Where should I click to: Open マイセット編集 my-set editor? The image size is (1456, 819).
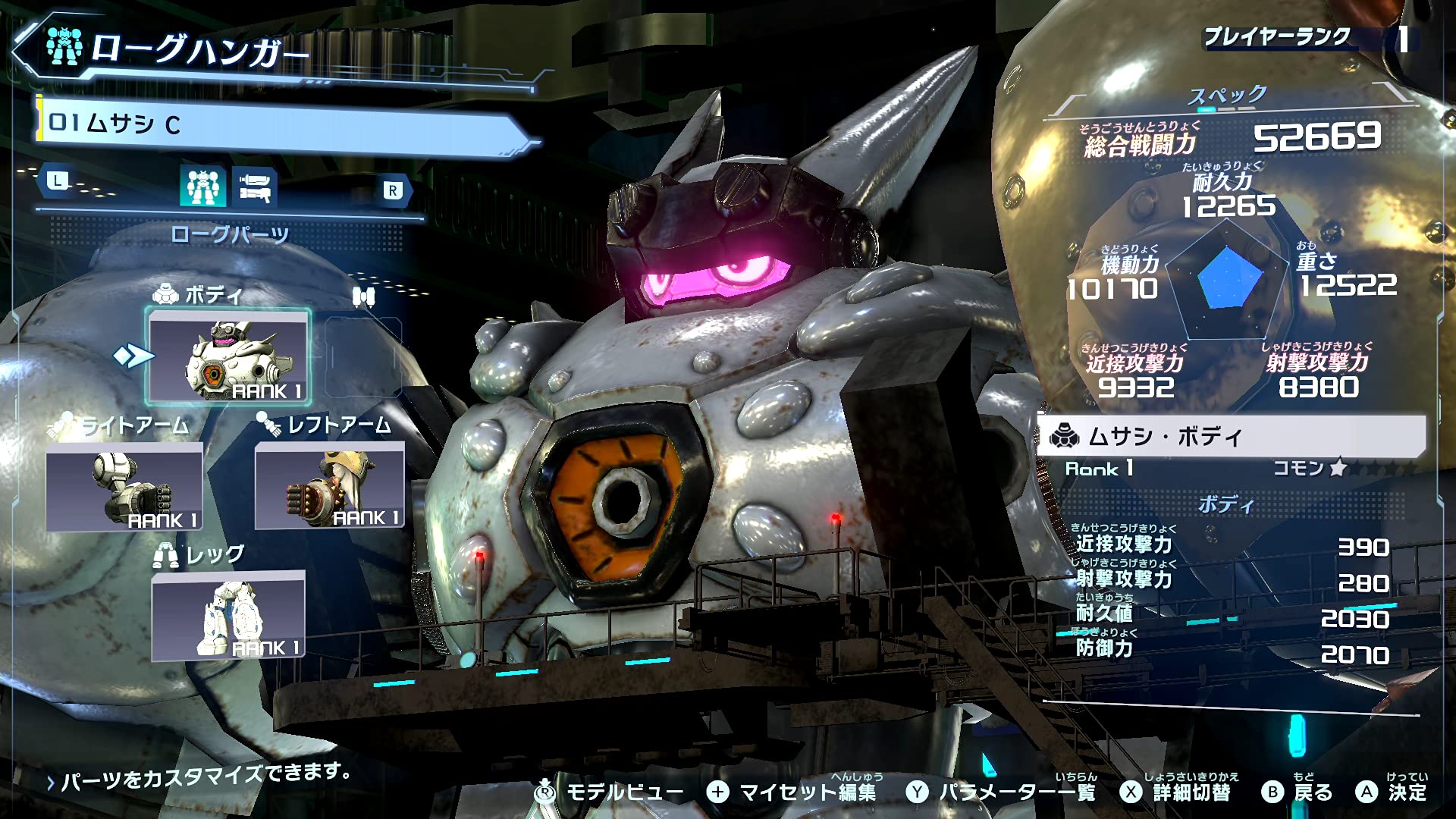point(792,792)
